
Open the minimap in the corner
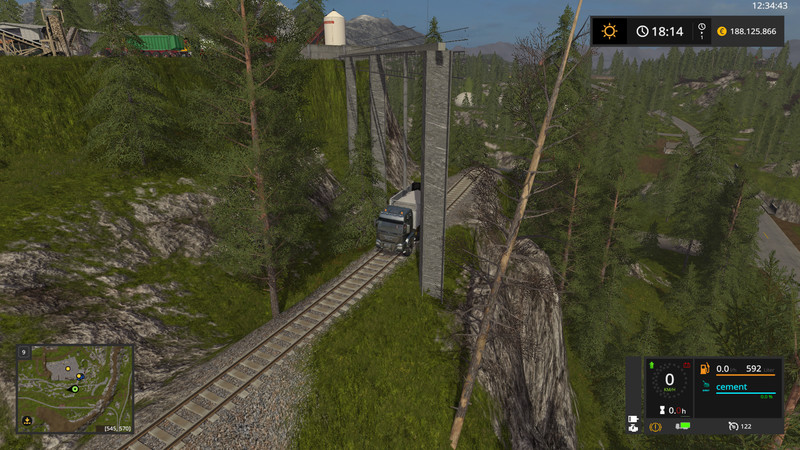75,389
